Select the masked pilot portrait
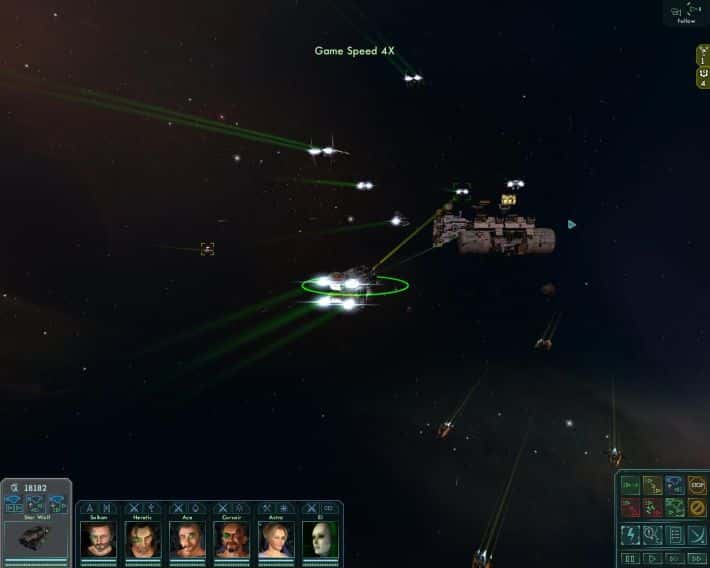The width and height of the screenshot is (710, 568). click(321, 538)
